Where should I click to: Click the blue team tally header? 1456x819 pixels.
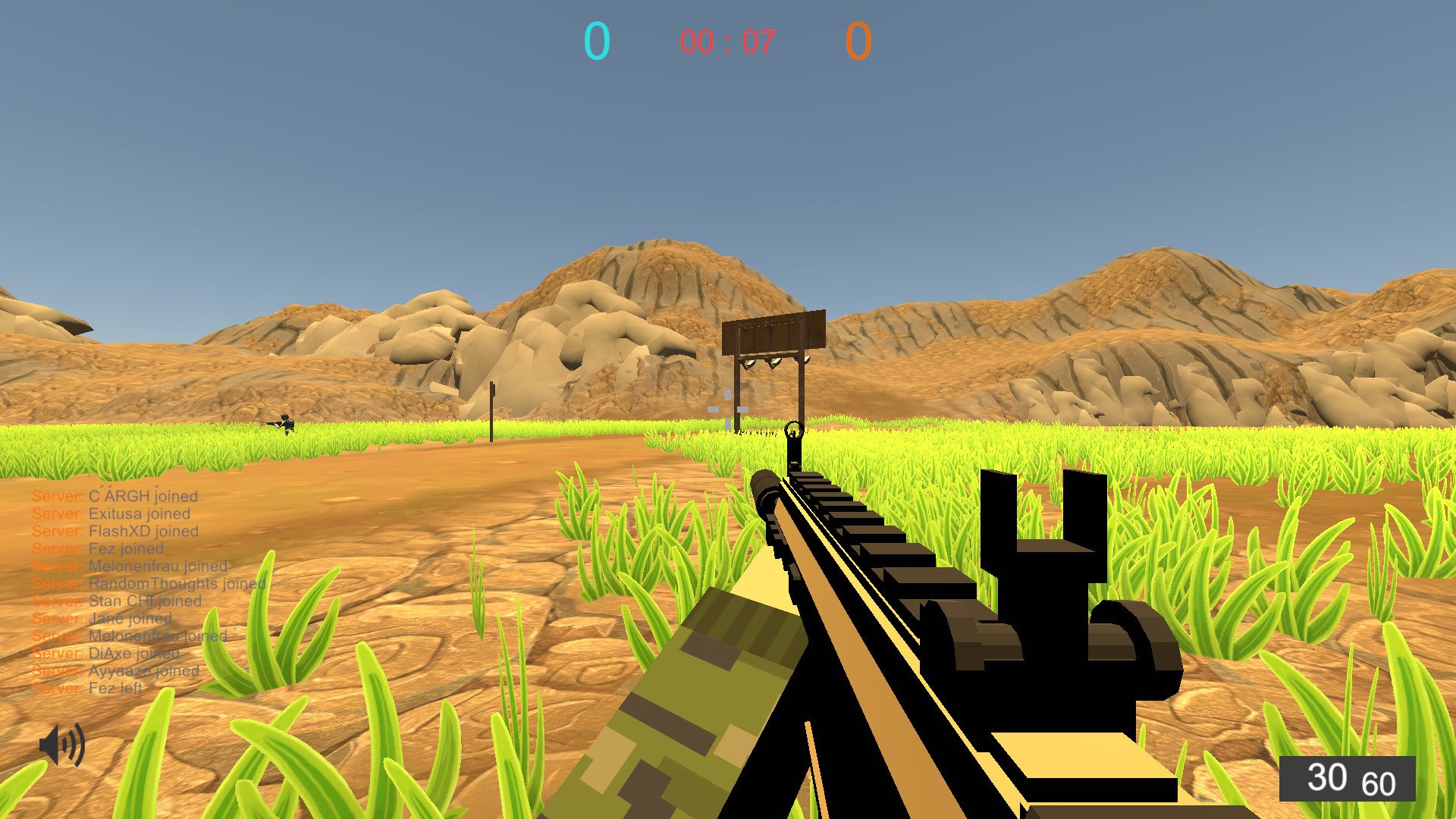(596, 39)
